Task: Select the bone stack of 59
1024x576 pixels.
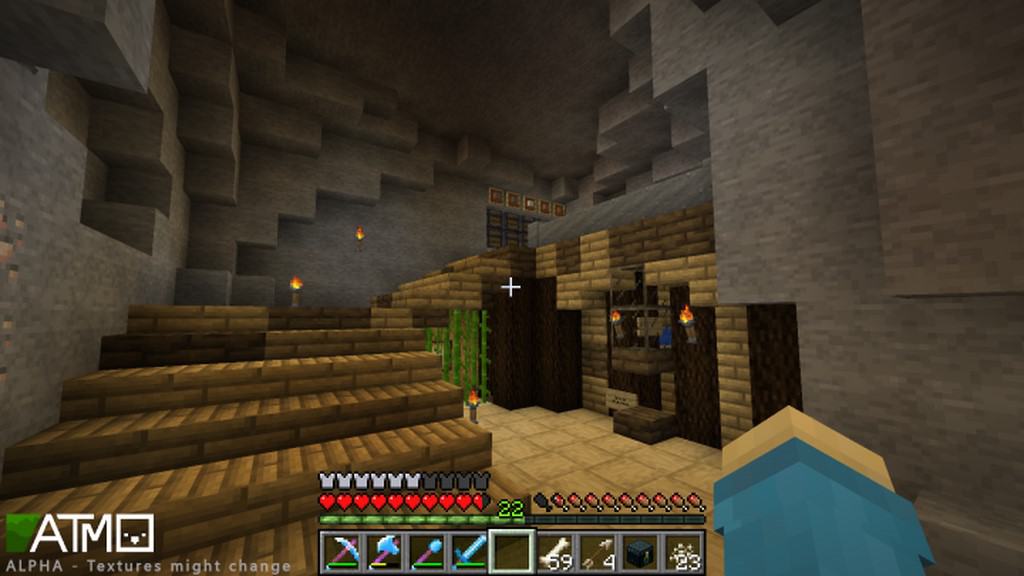Action: click(x=555, y=552)
